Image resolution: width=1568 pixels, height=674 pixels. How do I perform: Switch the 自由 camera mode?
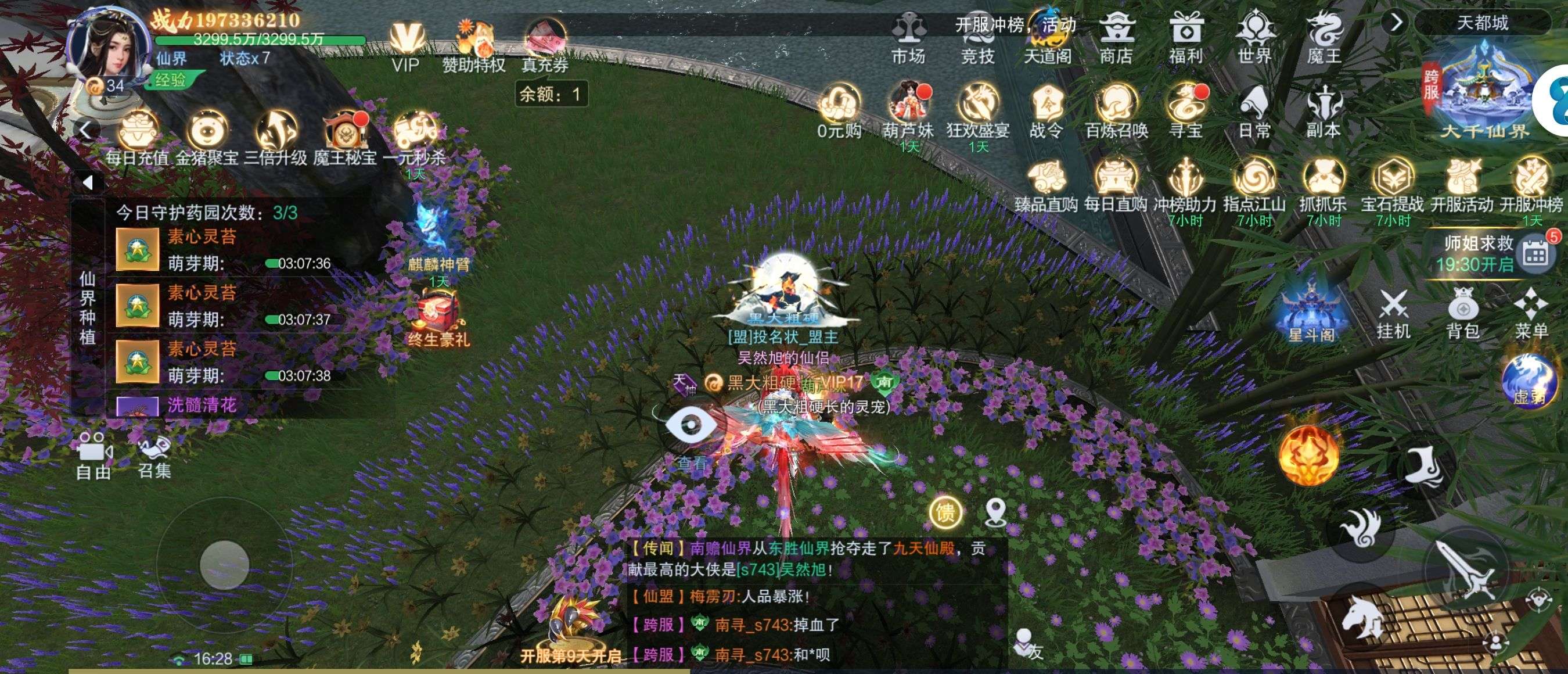tap(93, 455)
